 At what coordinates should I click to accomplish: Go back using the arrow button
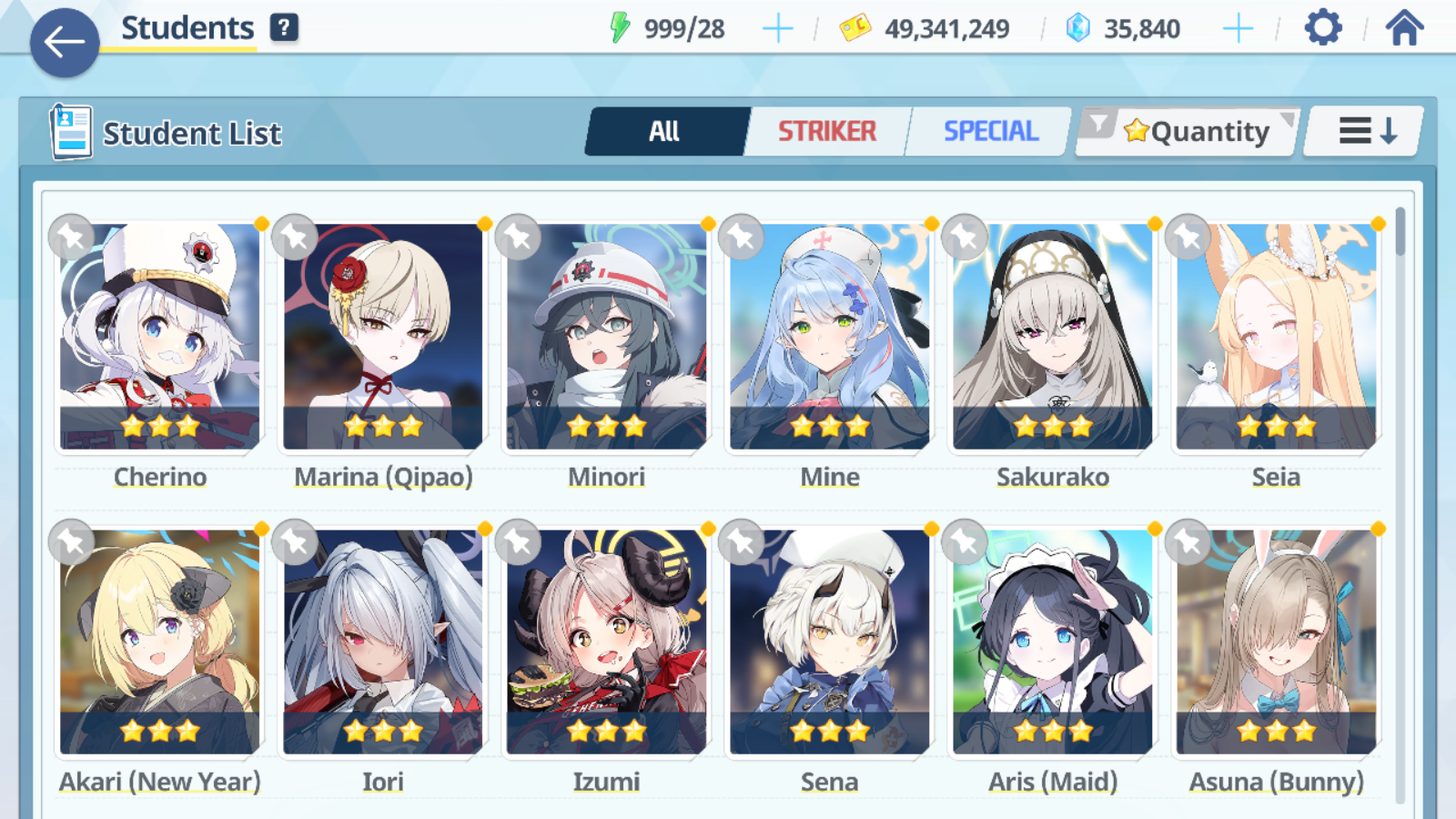[65, 42]
